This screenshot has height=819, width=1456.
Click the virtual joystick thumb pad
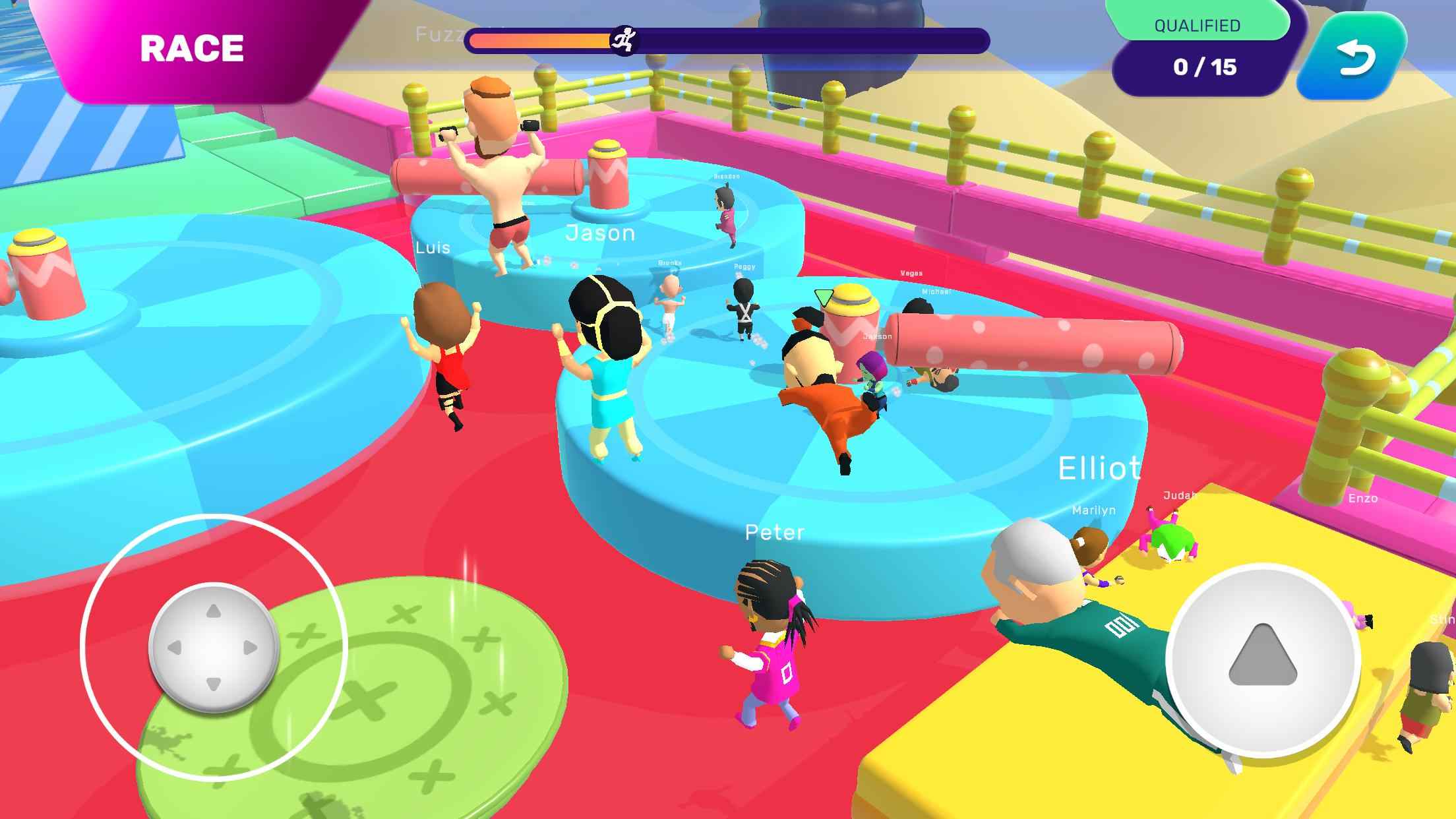[213, 648]
